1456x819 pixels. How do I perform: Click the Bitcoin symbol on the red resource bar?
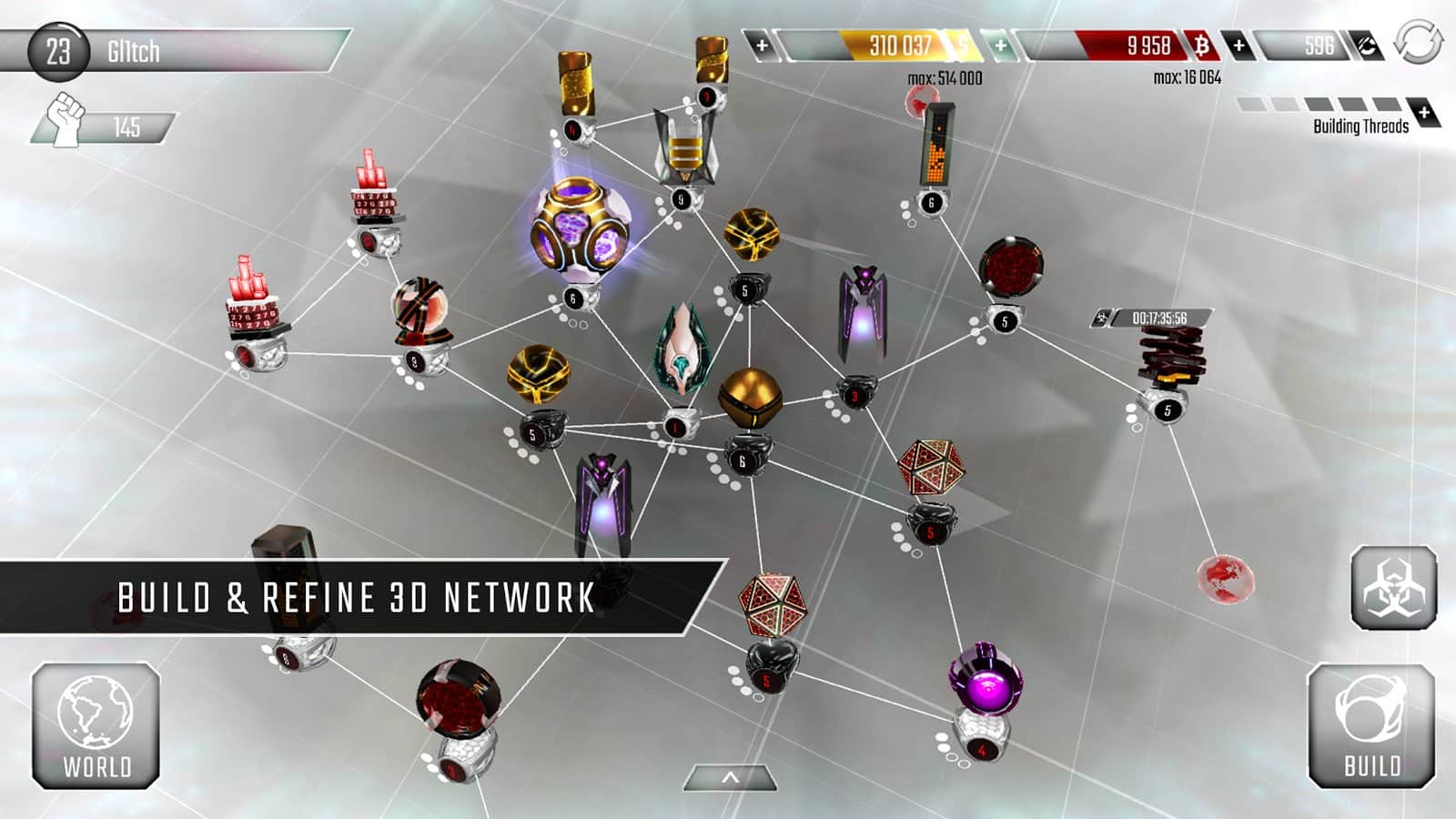[1200, 45]
